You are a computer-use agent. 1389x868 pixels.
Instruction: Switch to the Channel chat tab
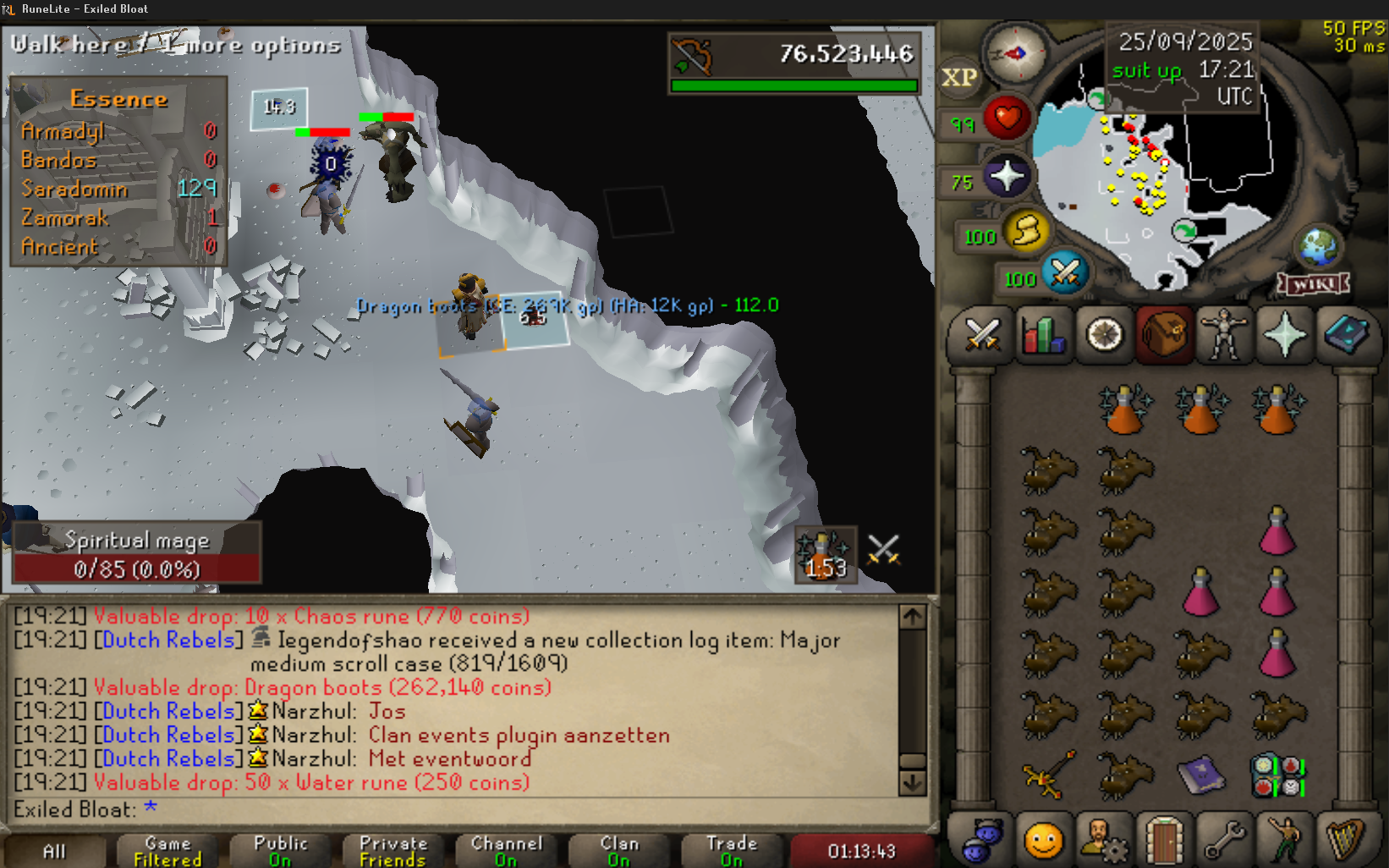[506, 851]
